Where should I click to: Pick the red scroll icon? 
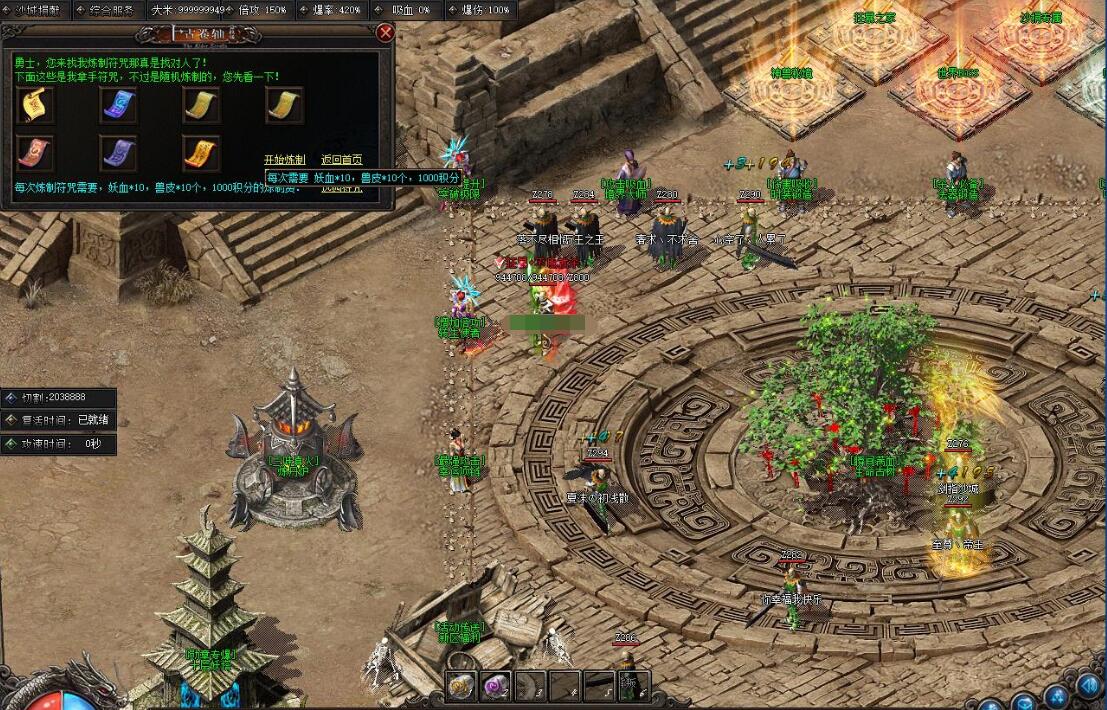pos(35,152)
